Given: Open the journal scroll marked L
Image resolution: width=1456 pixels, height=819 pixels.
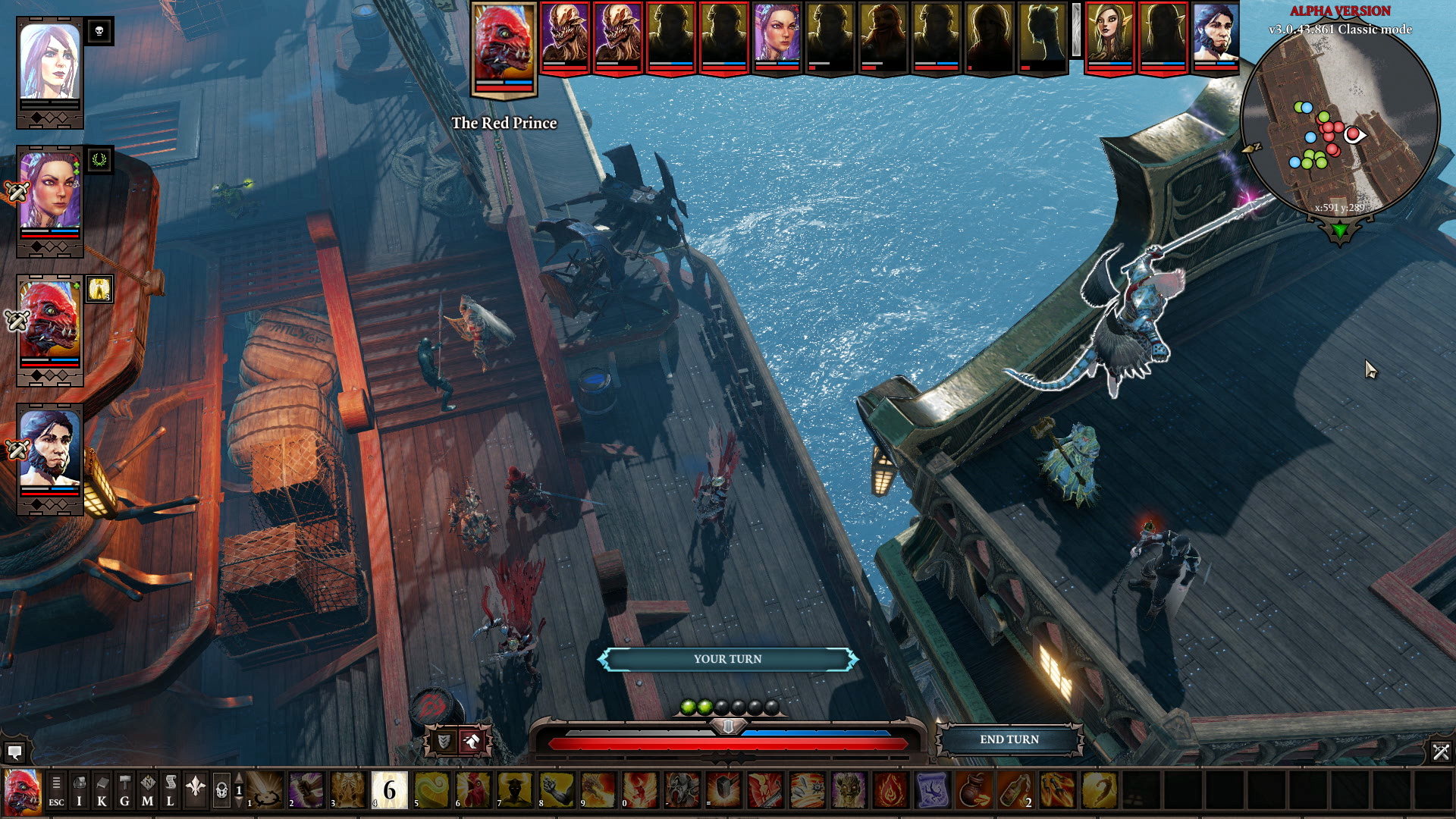Looking at the screenshot, I should 170,791.
